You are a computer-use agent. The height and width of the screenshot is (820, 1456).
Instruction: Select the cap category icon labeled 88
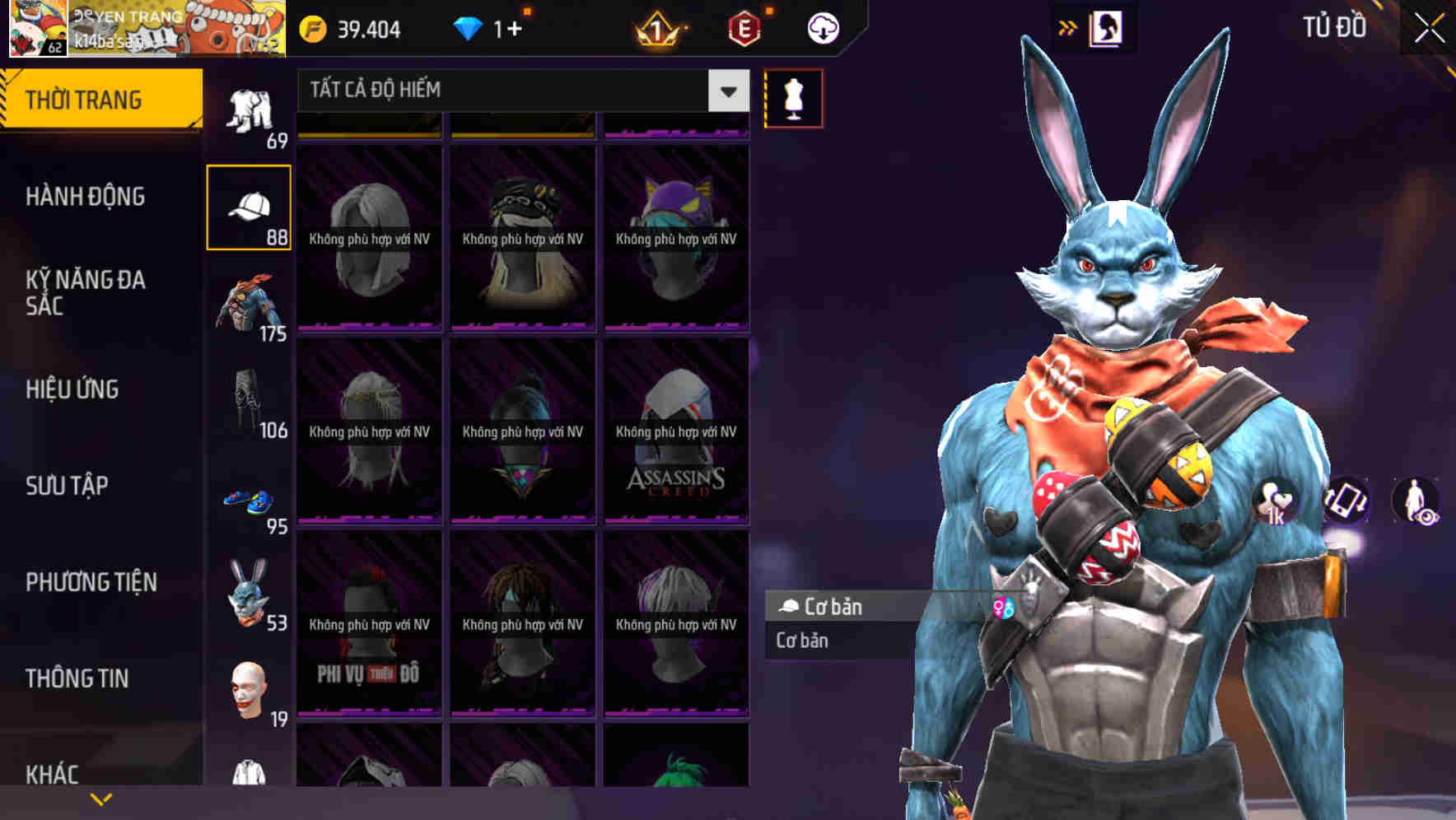tap(249, 206)
